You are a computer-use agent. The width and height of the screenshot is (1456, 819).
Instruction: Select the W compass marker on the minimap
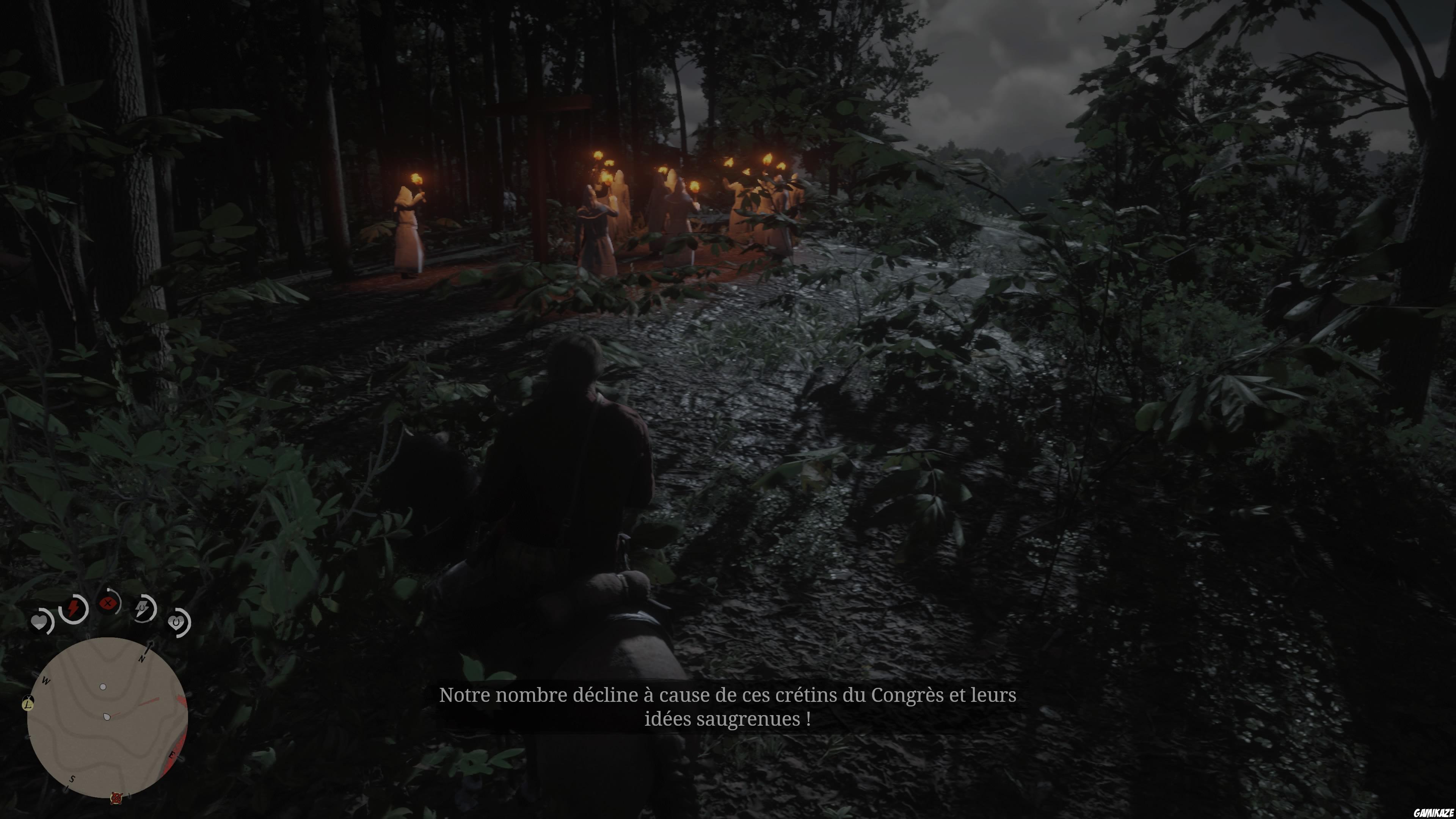46,681
